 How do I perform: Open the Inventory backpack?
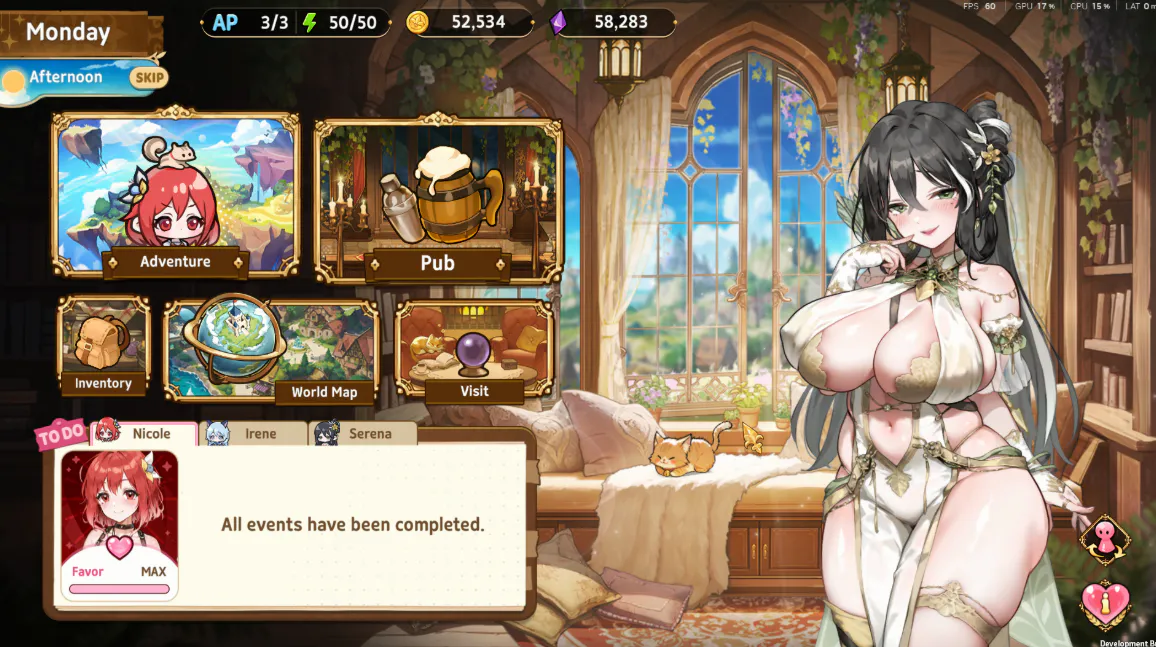pyautogui.click(x=103, y=346)
